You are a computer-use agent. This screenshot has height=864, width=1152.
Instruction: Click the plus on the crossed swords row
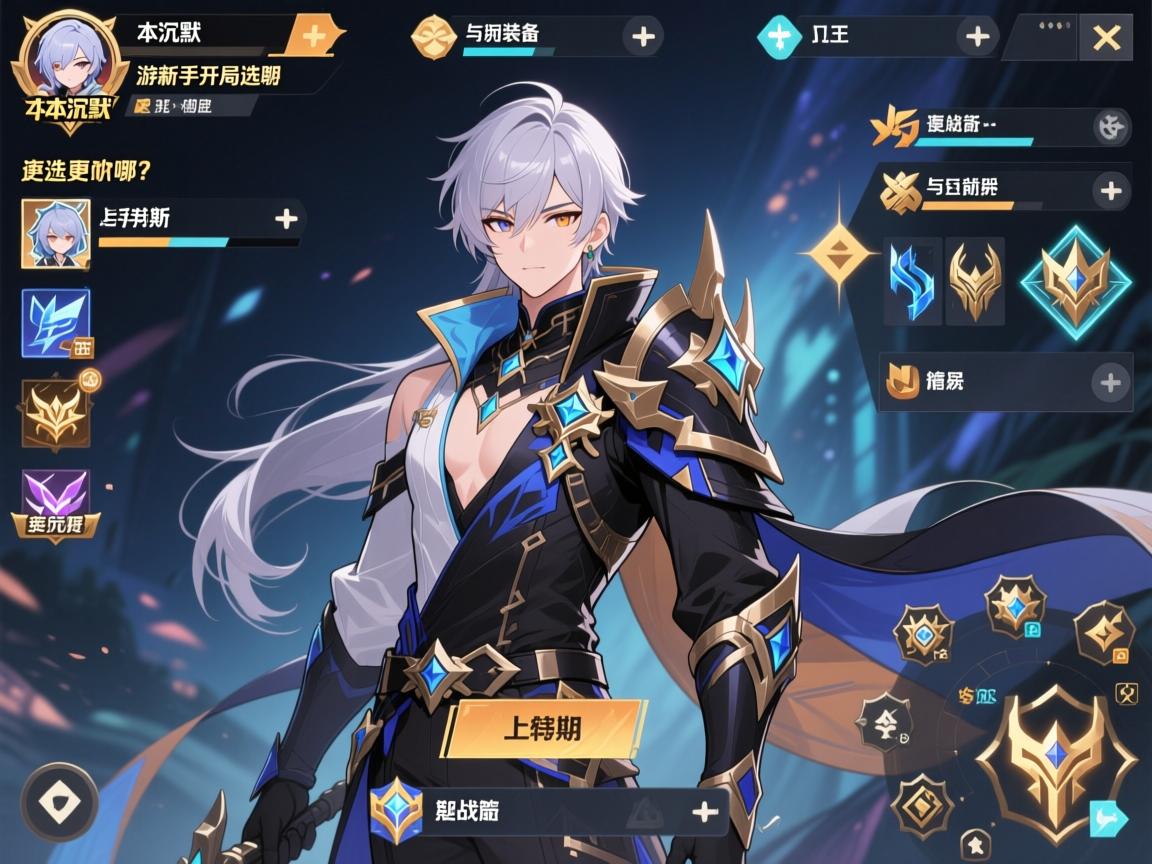click(1110, 190)
